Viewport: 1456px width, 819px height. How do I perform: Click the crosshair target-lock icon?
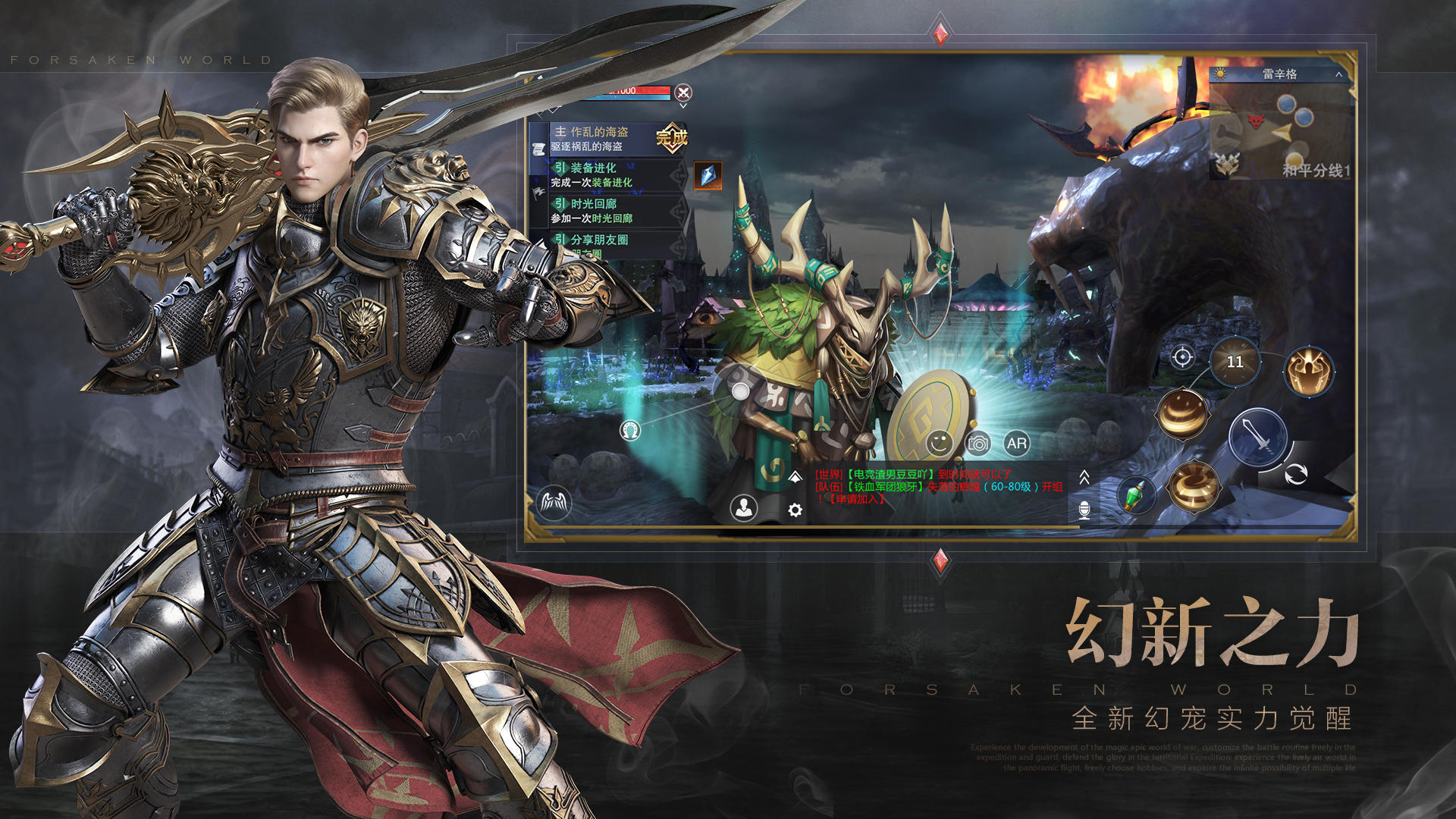1182,357
